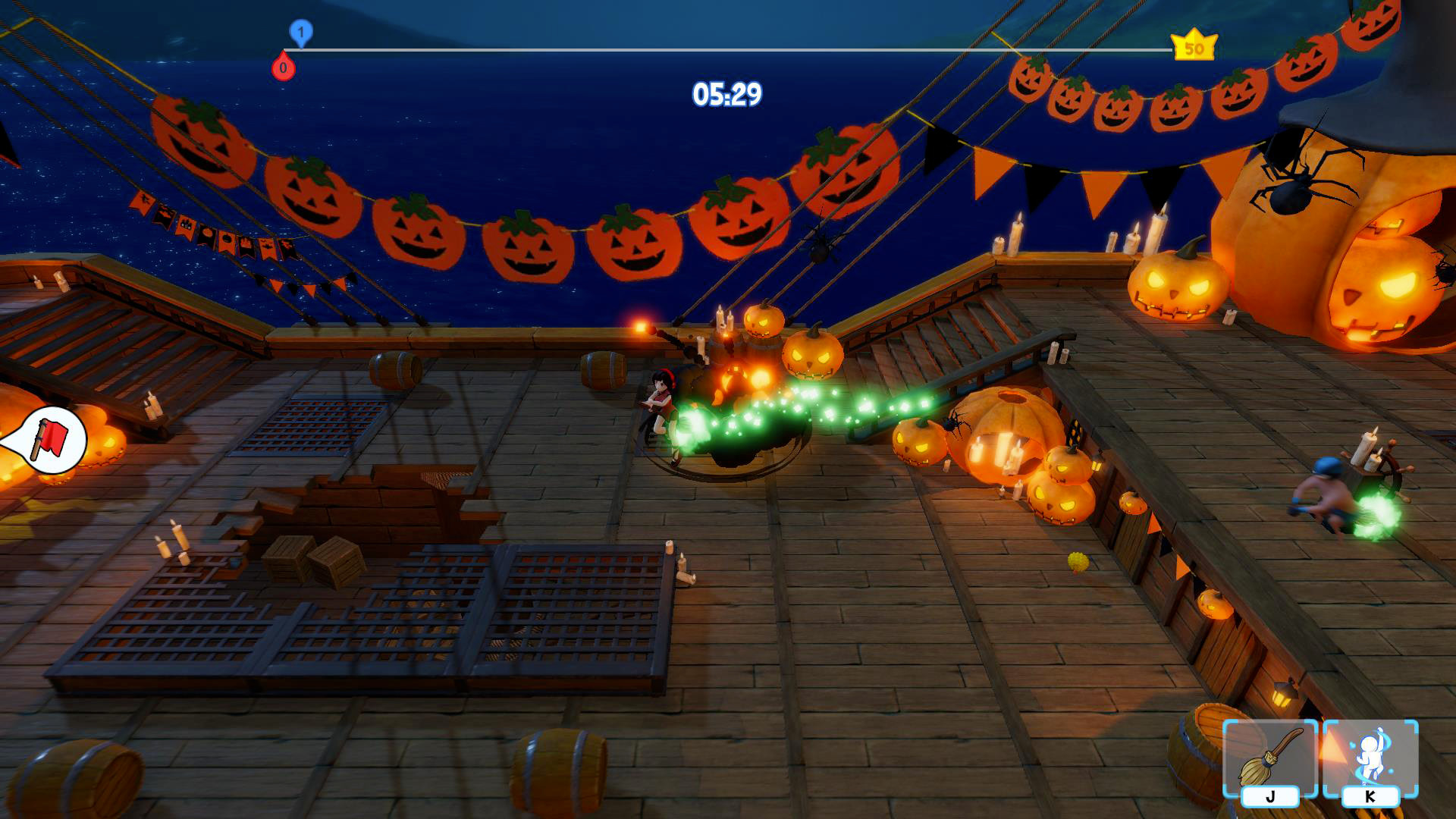Click the red score marker showing 0
Image resolution: width=1456 pixels, height=819 pixels.
tap(284, 67)
